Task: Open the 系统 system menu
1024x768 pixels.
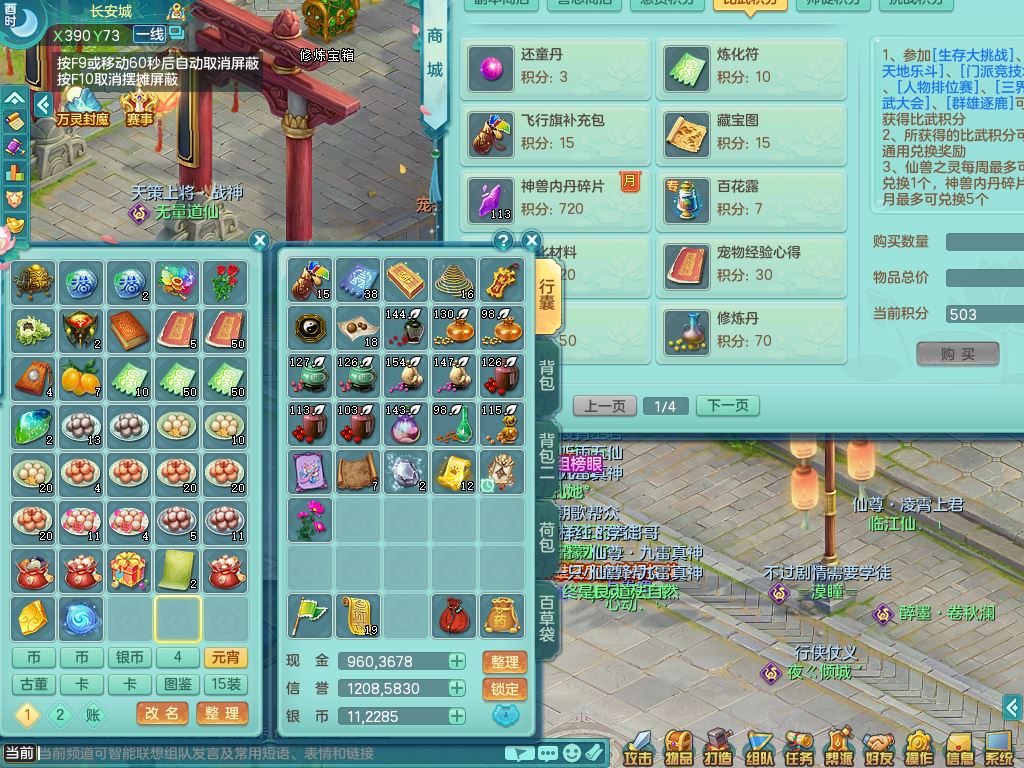Action: coord(998,745)
